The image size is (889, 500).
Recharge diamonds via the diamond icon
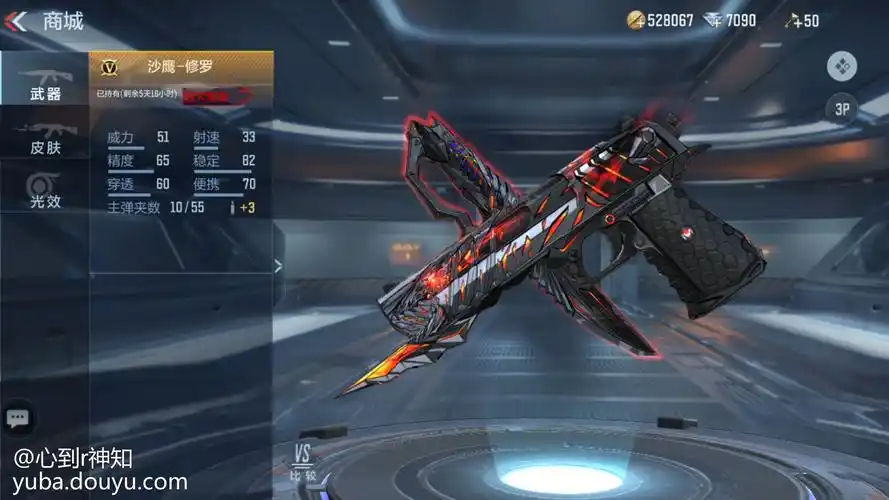714,20
